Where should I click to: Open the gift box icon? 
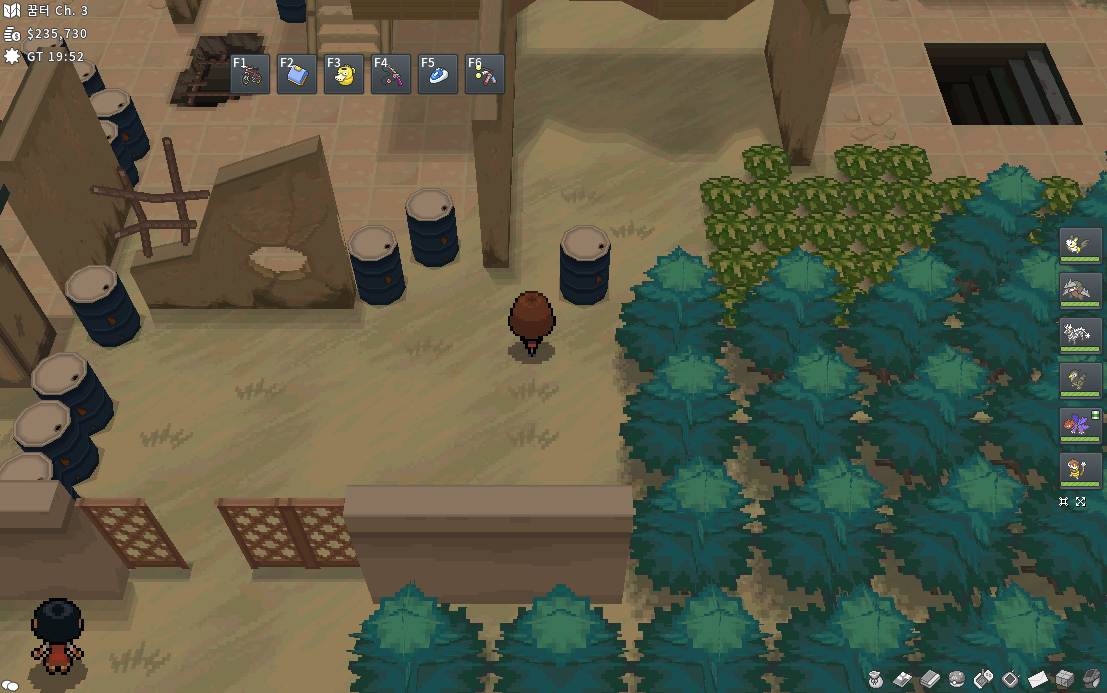point(1064,678)
